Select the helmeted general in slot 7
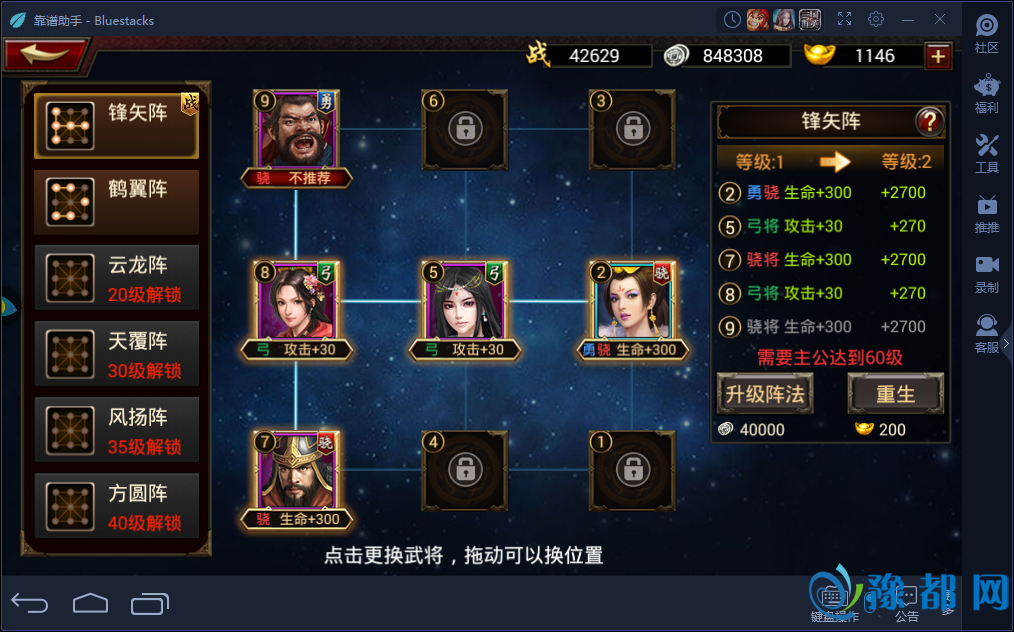This screenshot has height=632, width=1014. (x=296, y=471)
